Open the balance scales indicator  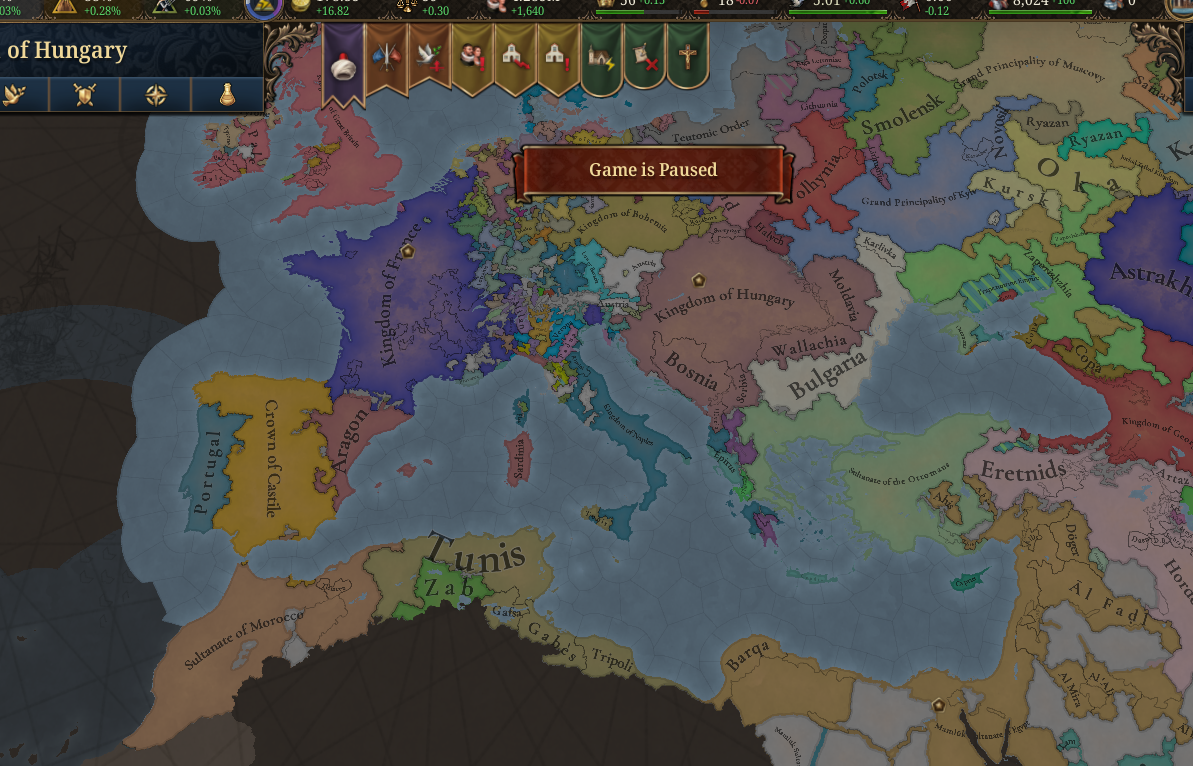[408, 6]
